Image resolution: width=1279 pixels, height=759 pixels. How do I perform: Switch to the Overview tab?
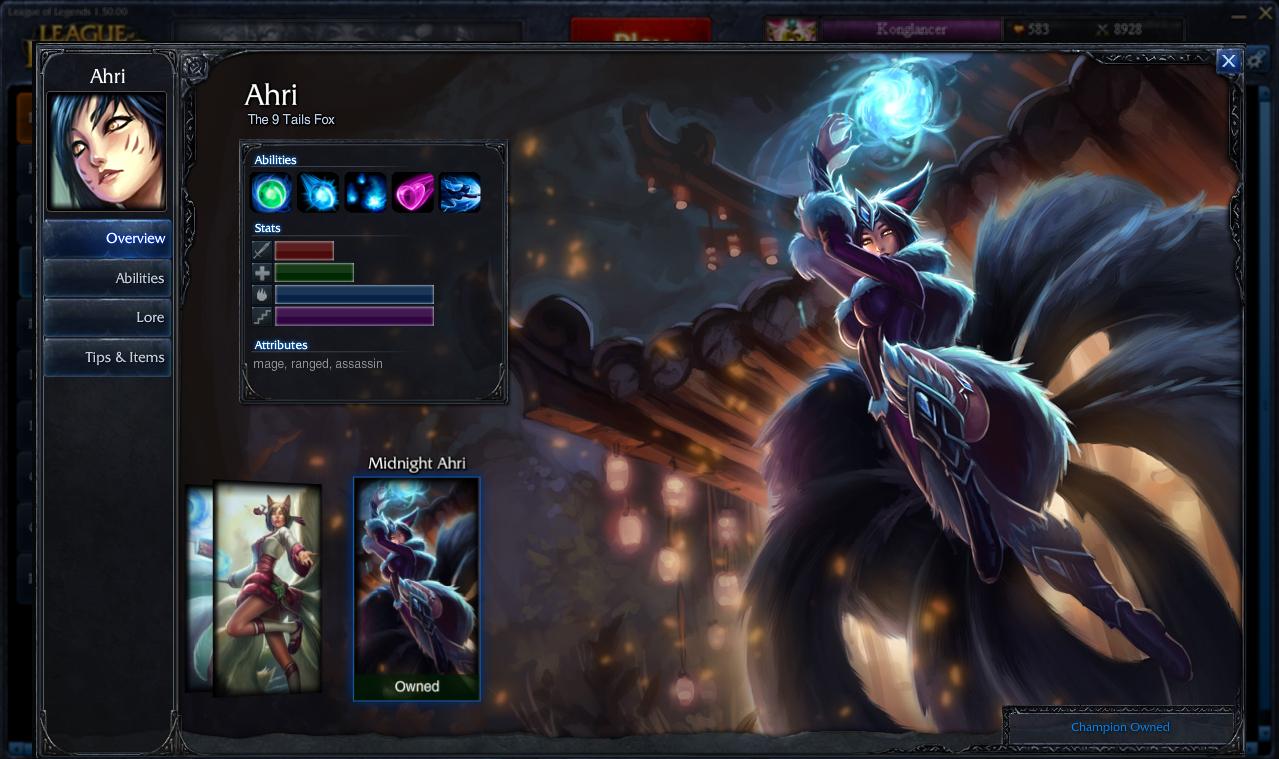pyautogui.click(x=108, y=239)
